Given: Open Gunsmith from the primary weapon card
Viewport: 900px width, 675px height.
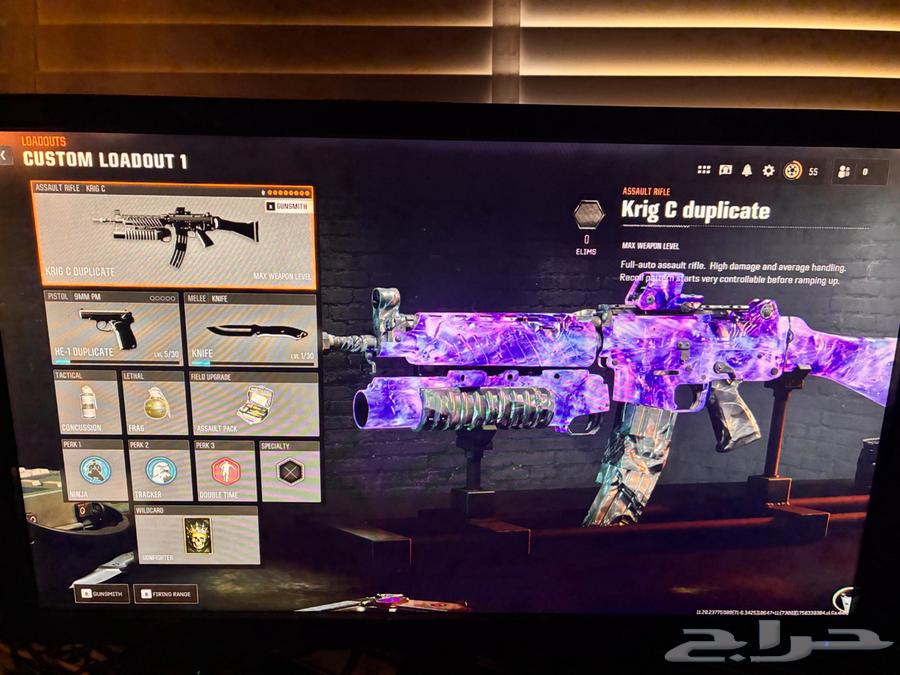Looking at the screenshot, I should point(287,206).
